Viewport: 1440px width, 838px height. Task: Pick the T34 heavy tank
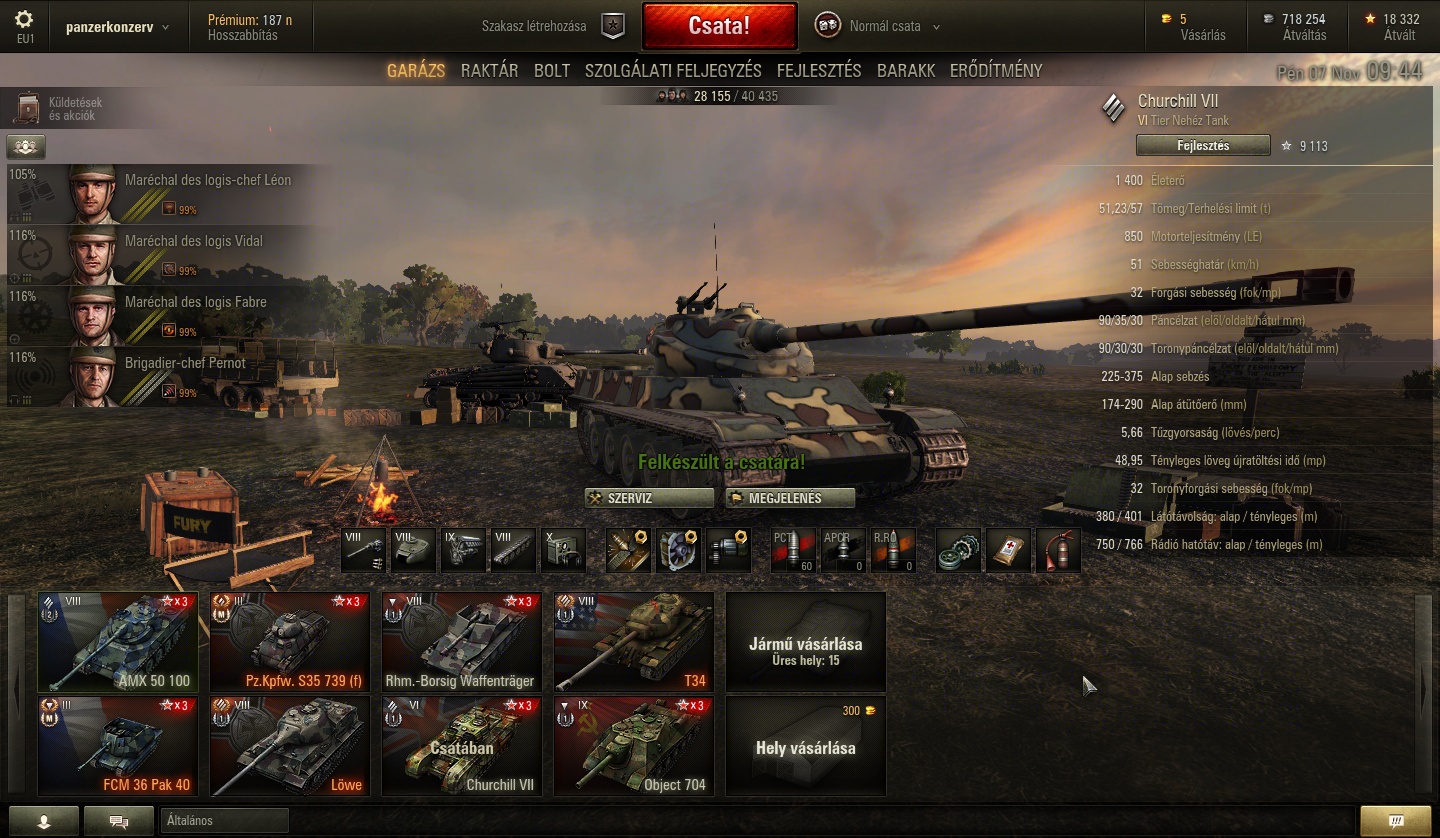pyautogui.click(x=634, y=641)
